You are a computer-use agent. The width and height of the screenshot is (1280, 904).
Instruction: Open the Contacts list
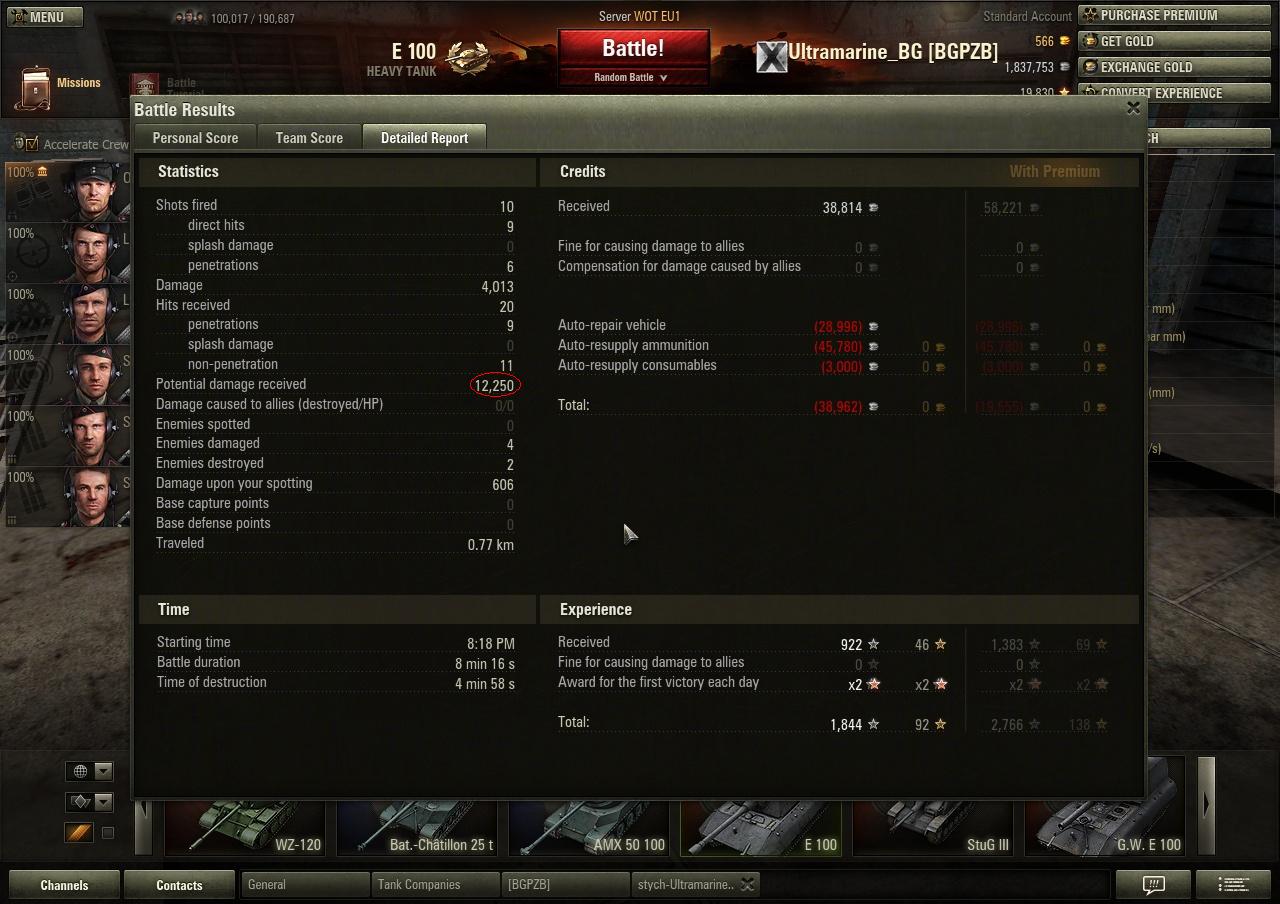pos(179,885)
